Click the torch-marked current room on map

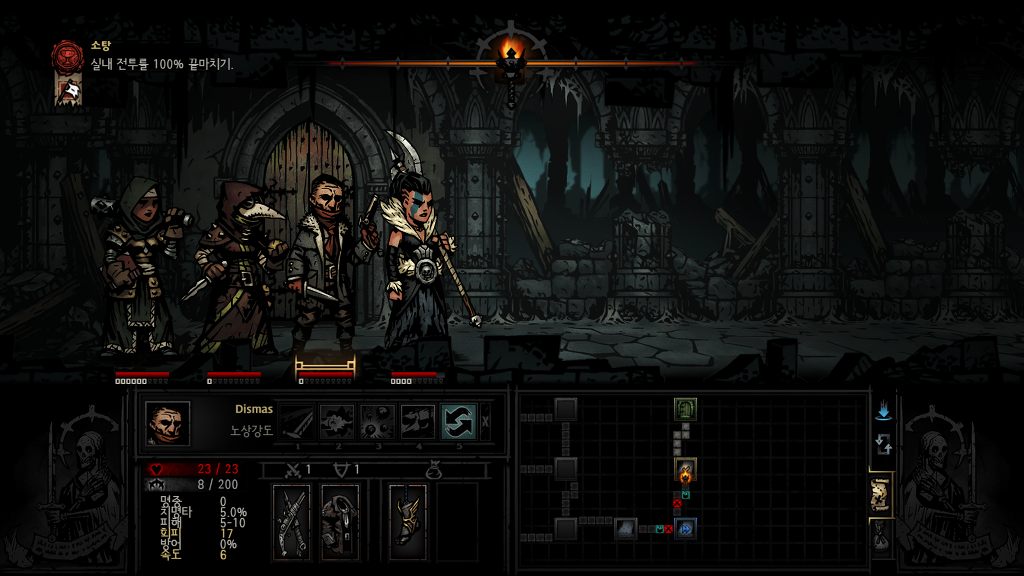[x=685, y=469]
